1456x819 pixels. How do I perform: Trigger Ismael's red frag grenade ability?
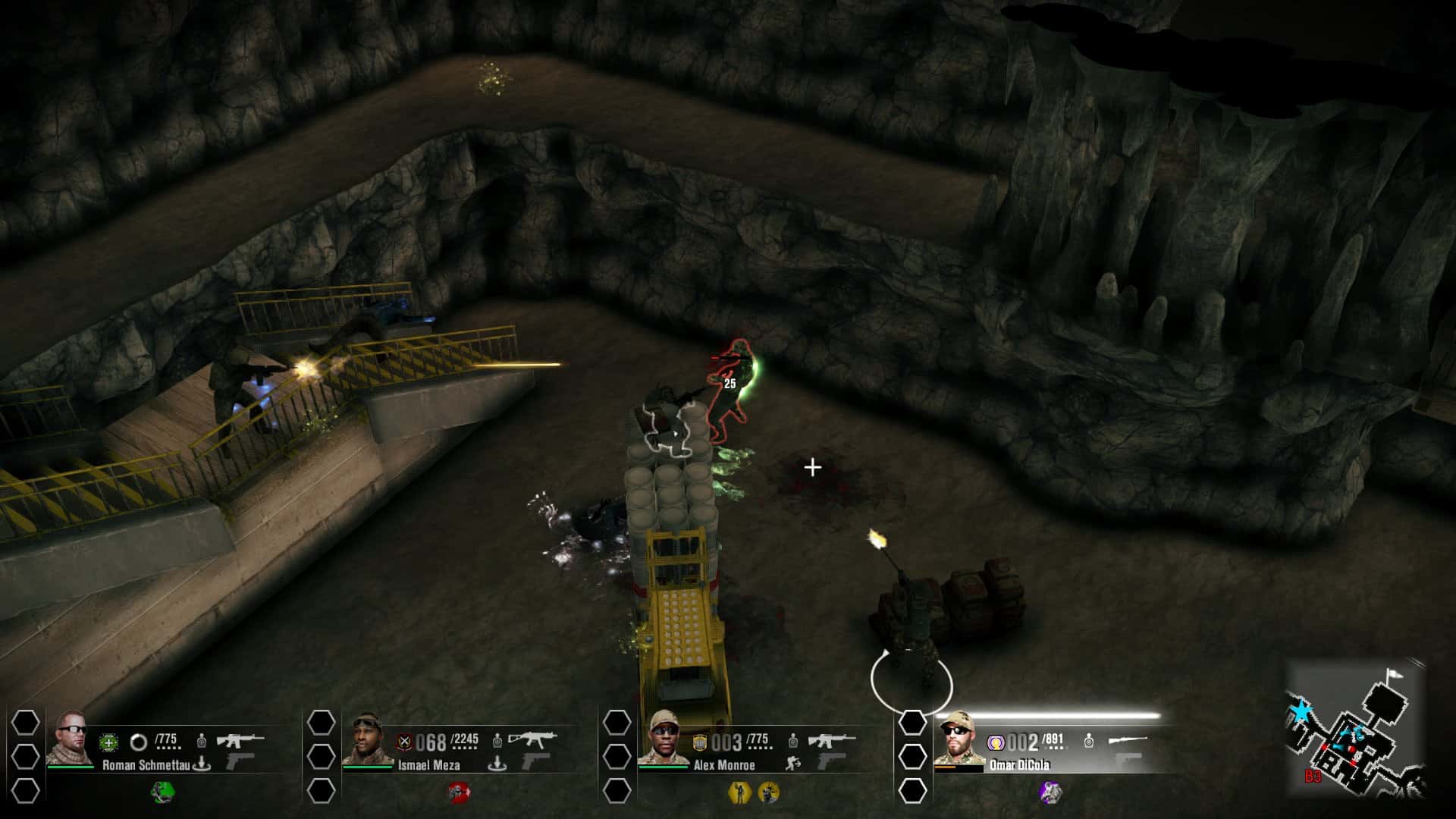pyautogui.click(x=458, y=791)
